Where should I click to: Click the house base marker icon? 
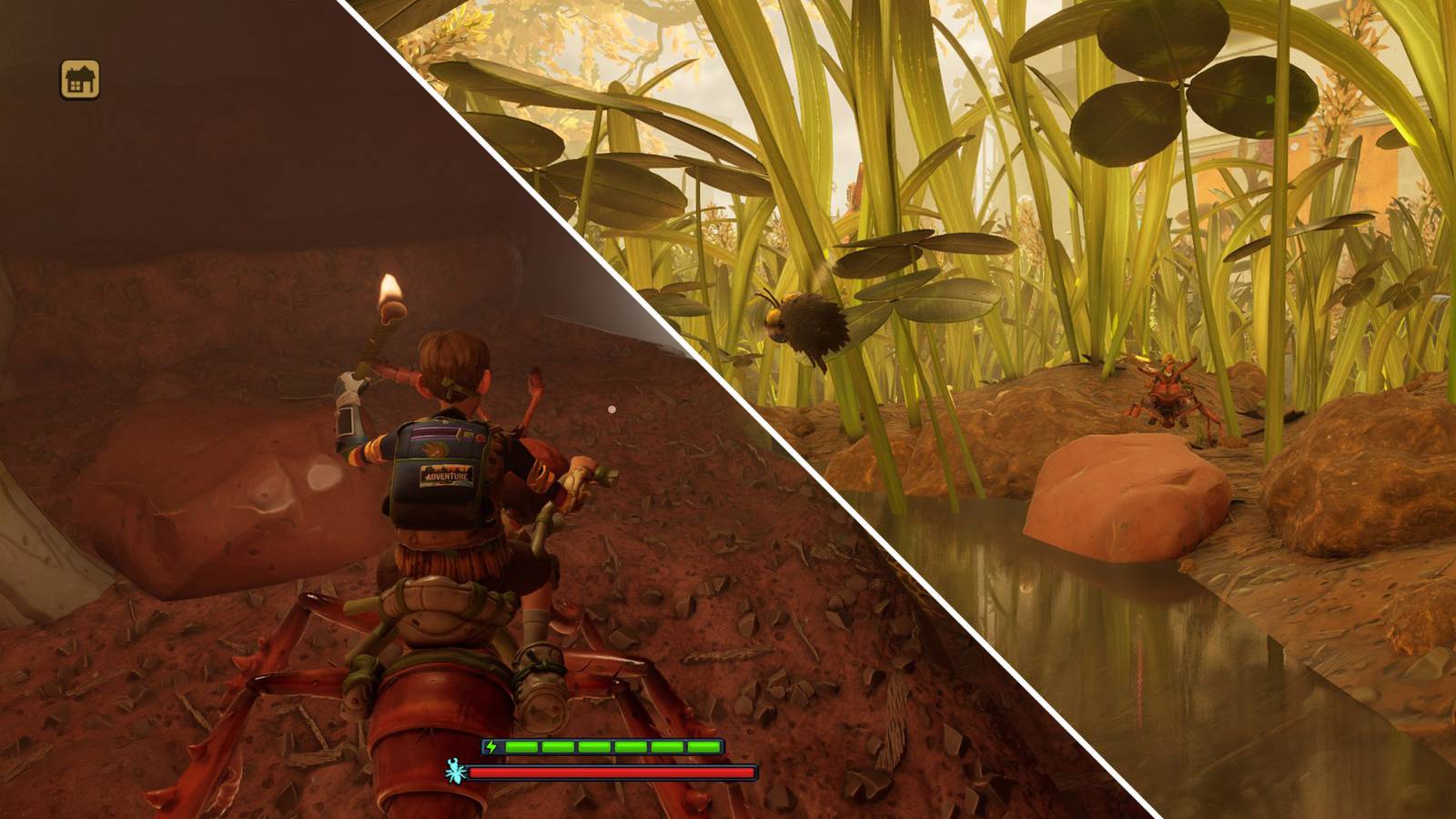coord(80,79)
